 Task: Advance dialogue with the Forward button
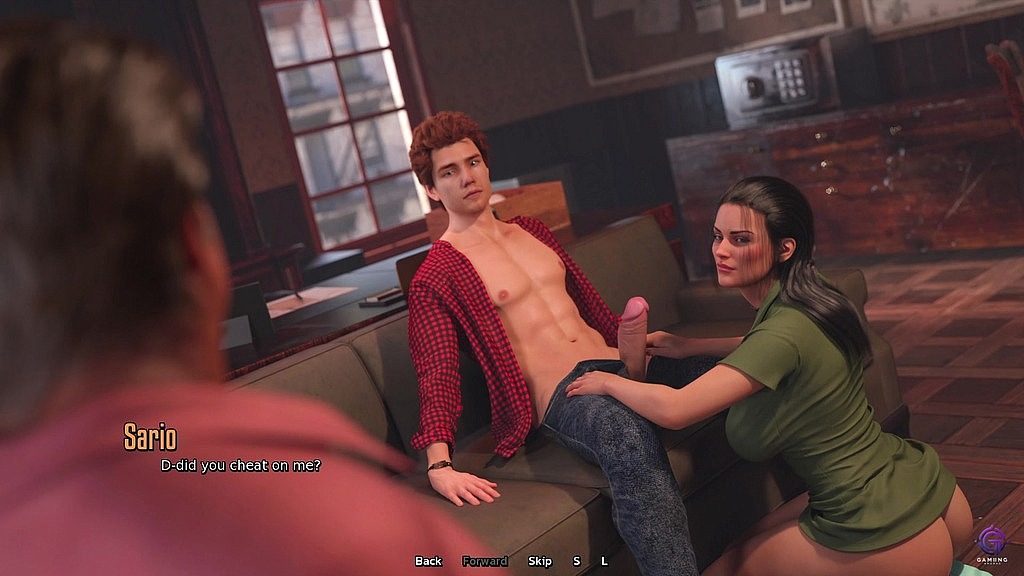click(x=485, y=561)
